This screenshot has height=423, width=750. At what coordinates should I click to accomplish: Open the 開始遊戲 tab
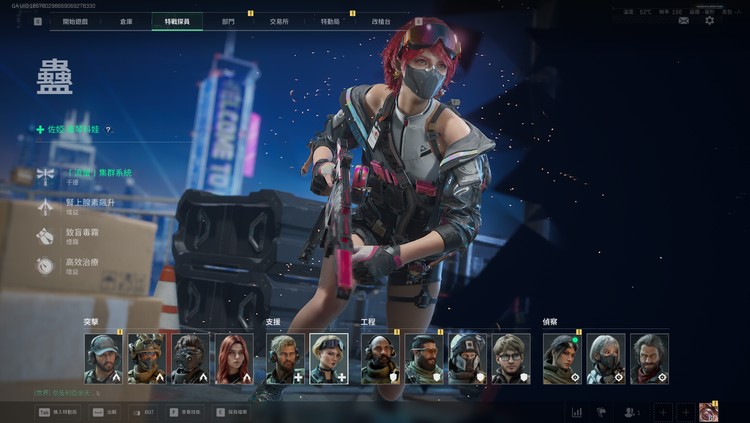76,20
